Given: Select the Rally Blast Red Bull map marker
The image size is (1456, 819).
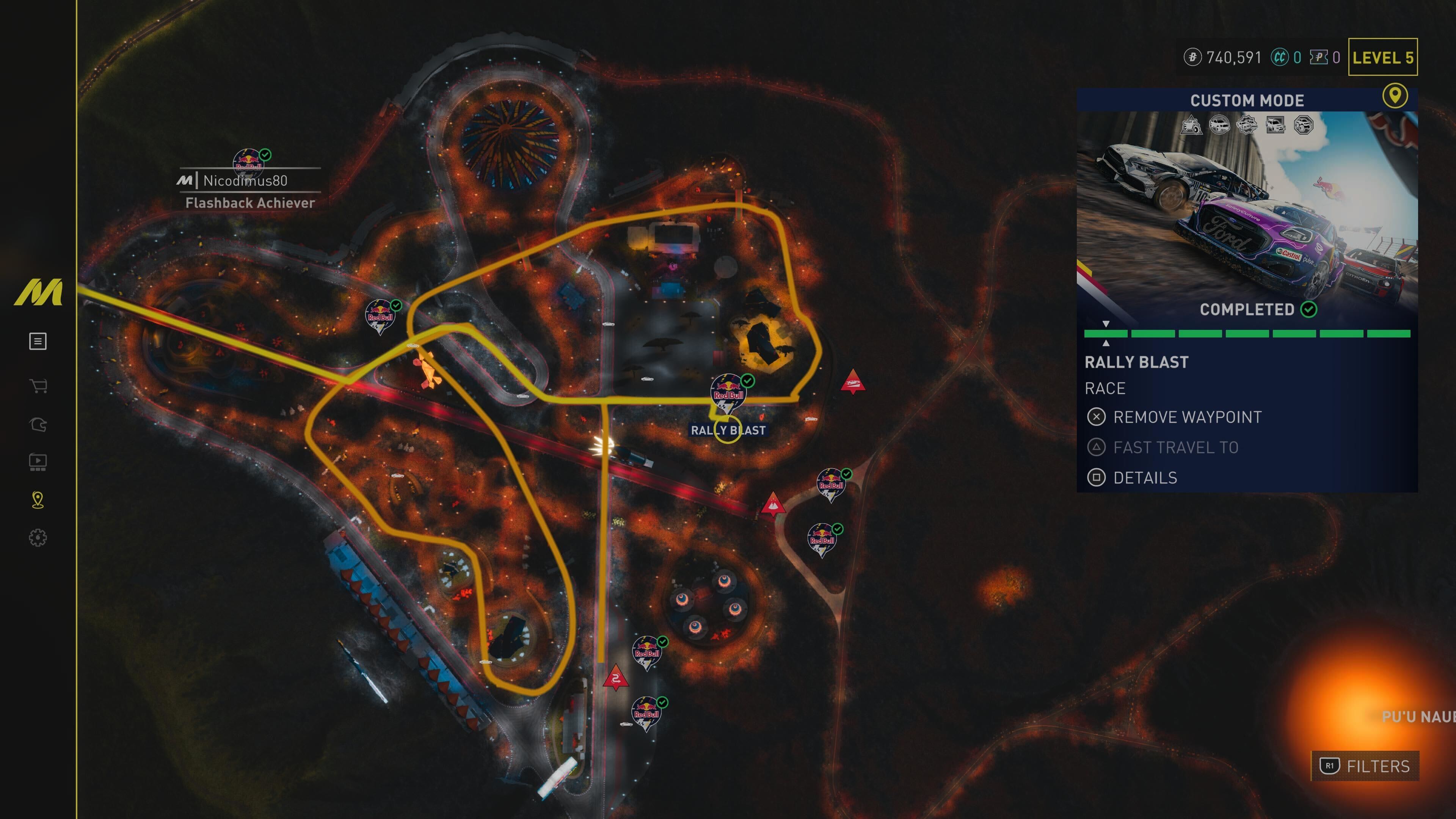Looking at the screenshot, I should (x=728, y=392).
